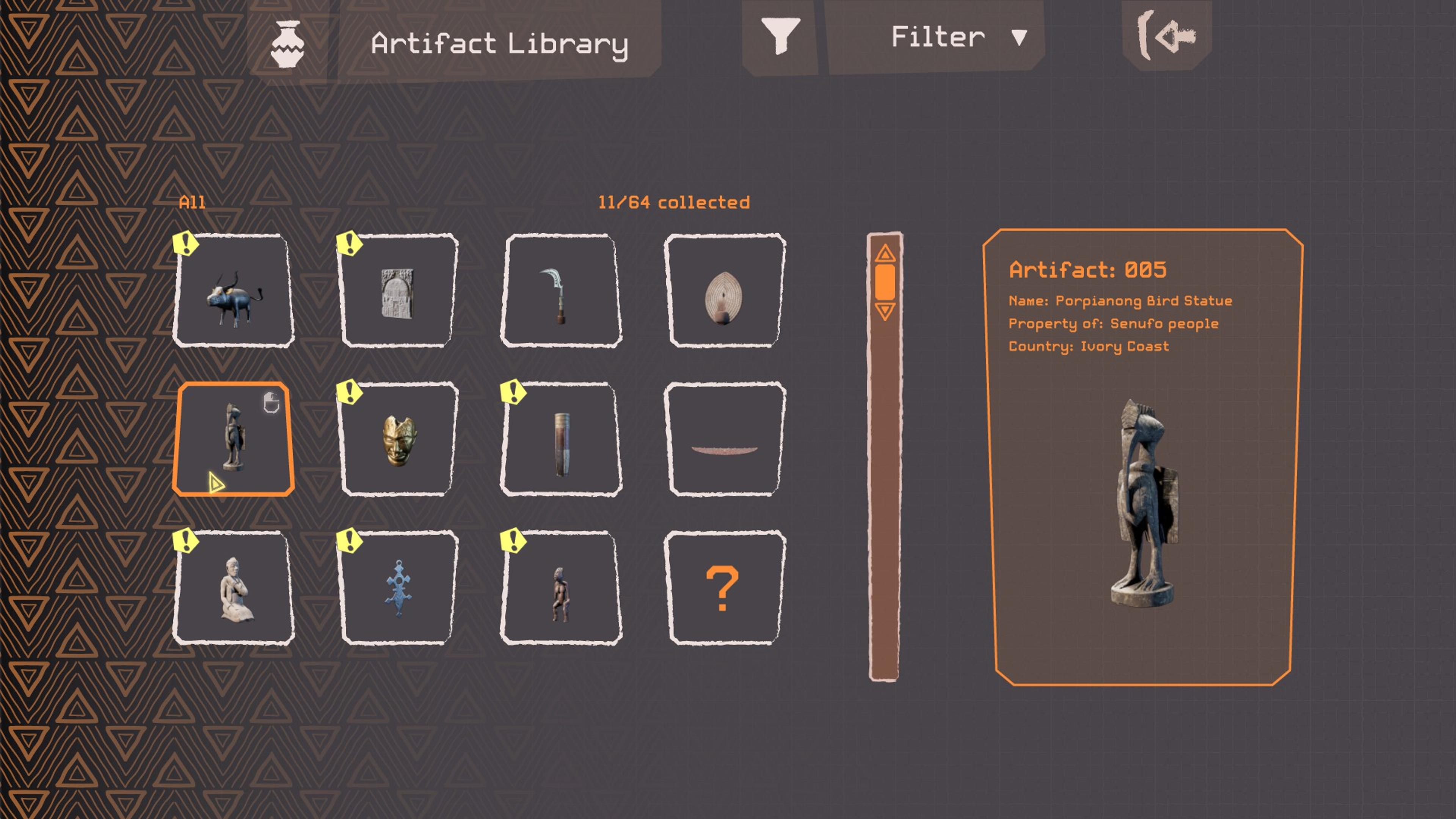Click the scrollbar down arrow

click(x=885, y=311)
